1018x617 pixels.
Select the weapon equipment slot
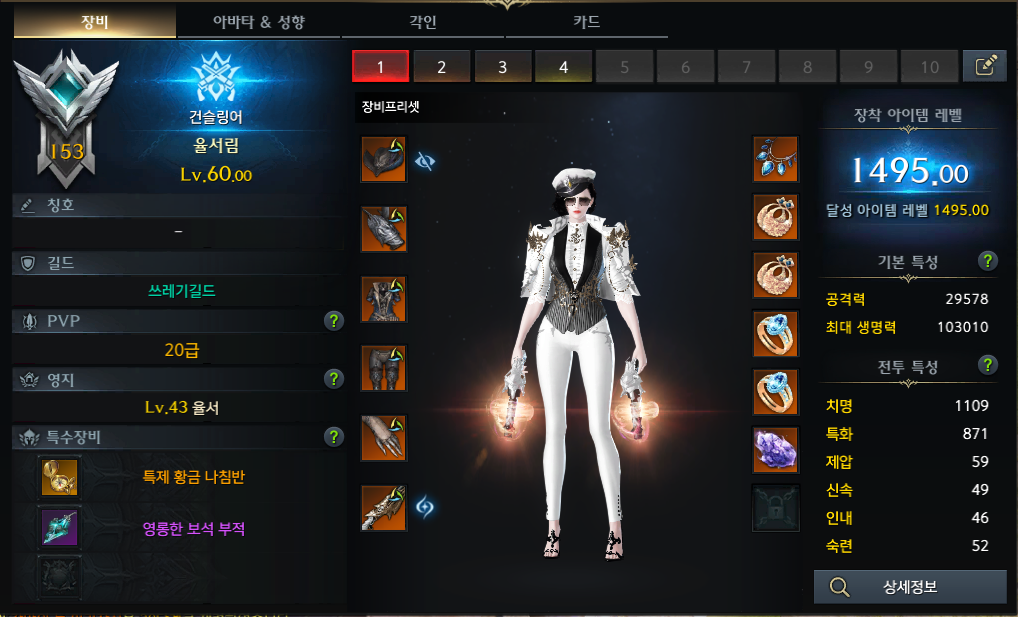pos(384,507)
